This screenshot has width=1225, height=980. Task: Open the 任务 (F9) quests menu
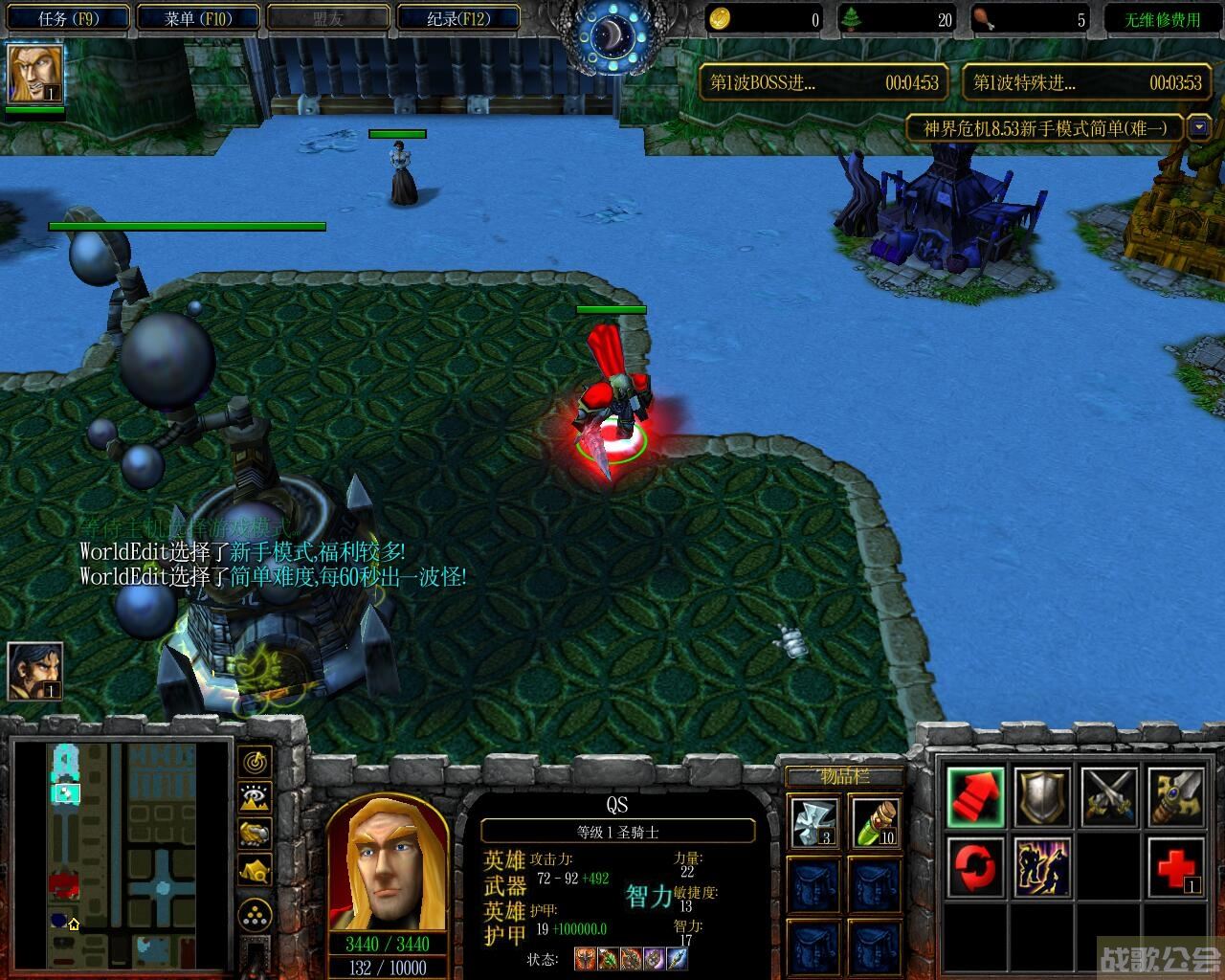click(68, 18)
